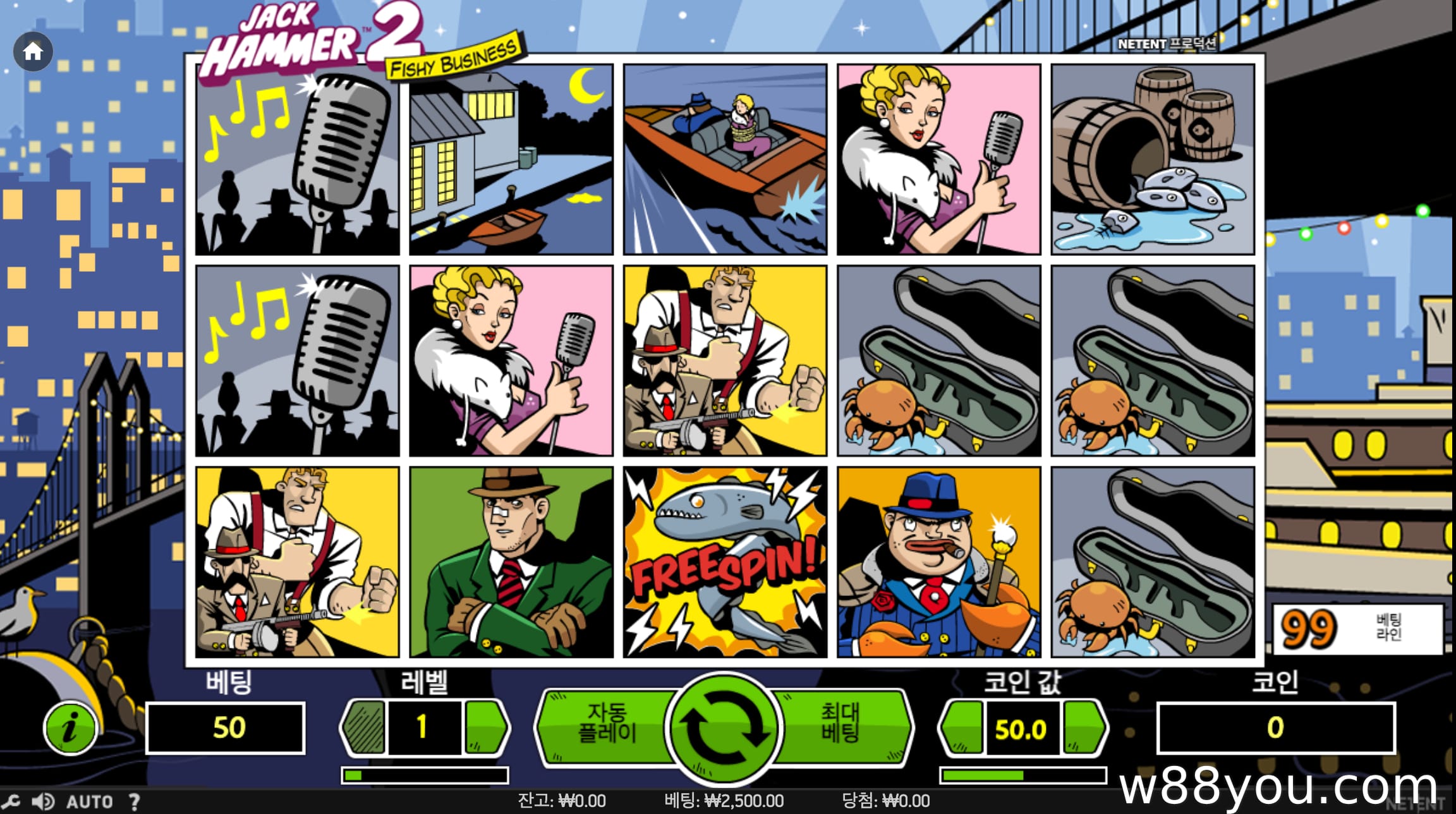Image resolution: width=1456 pixels, height=814 pixels.
Task: Raise the coin value (코인 값)
Action: (x=1084, y=727)
